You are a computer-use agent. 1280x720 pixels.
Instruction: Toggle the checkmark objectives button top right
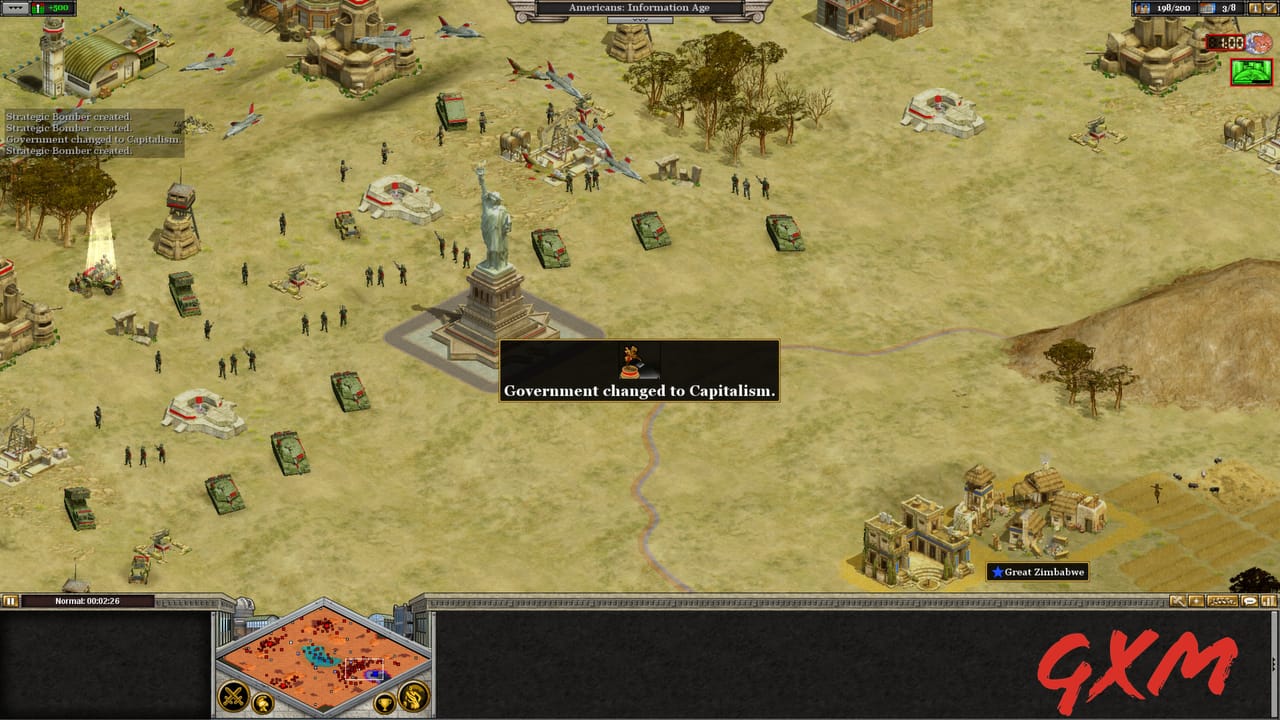pos(1270,8)
